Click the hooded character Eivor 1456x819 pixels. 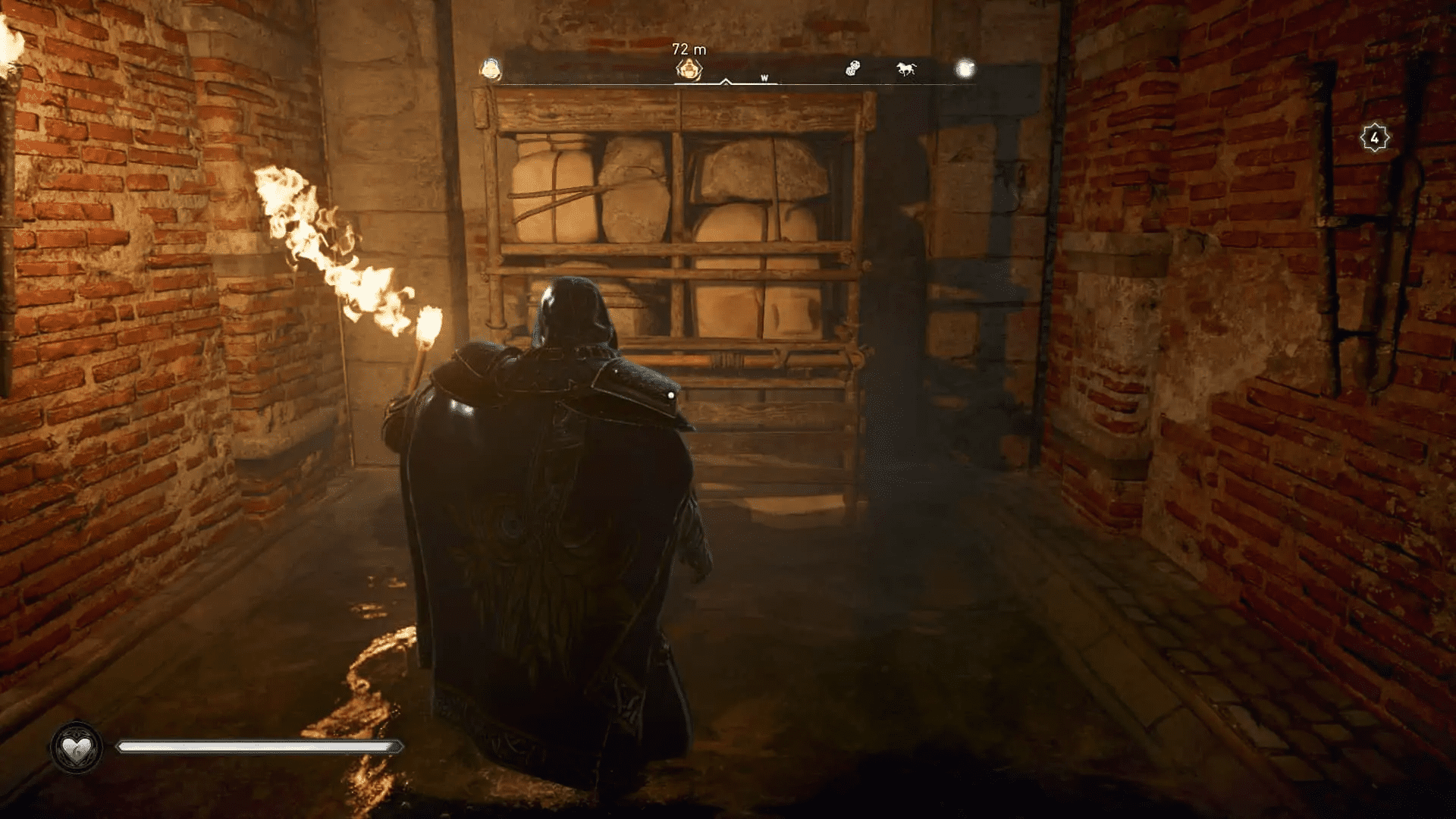(554, 493)
